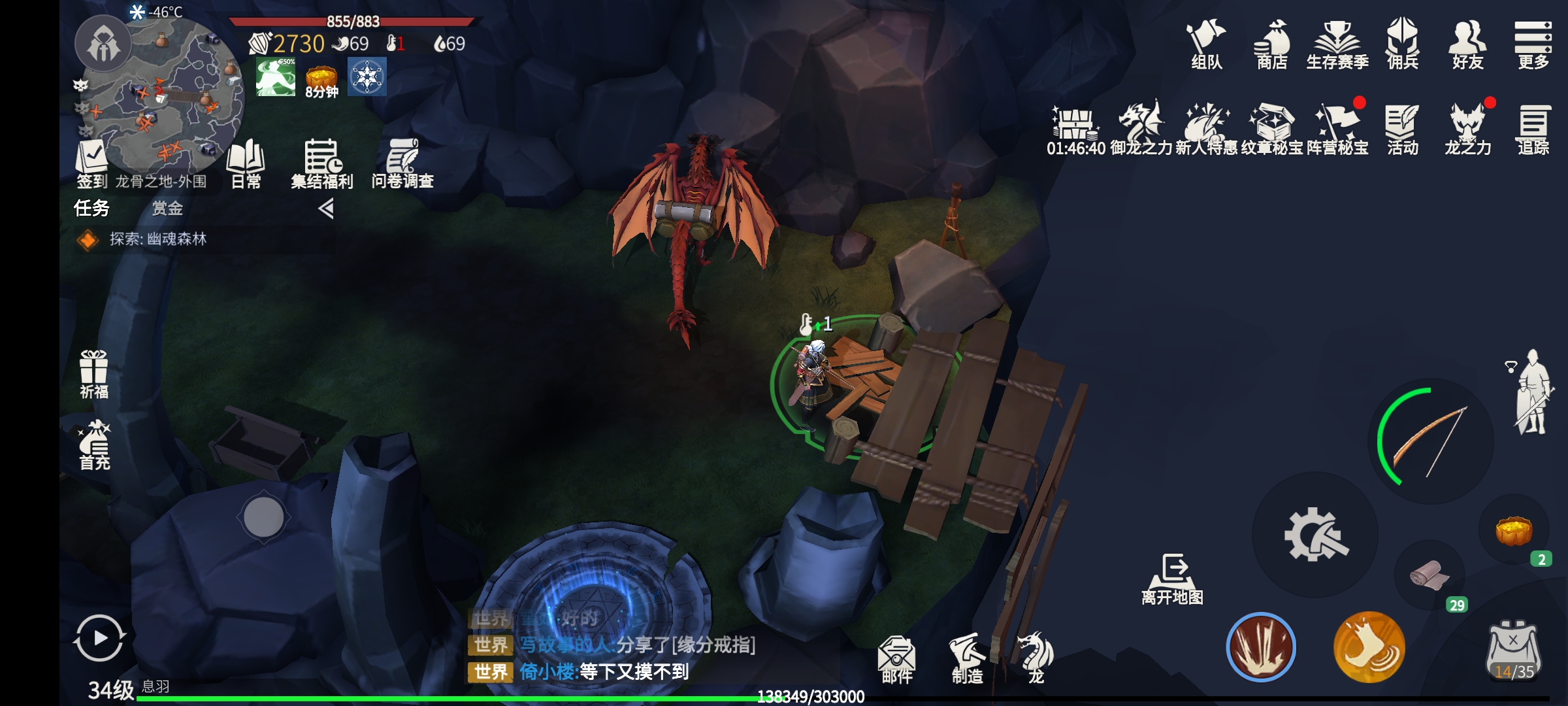Expand the 更多 more menu
Image resolution: width=1568 pixels, height=706 pixels.
point(1533,44)
